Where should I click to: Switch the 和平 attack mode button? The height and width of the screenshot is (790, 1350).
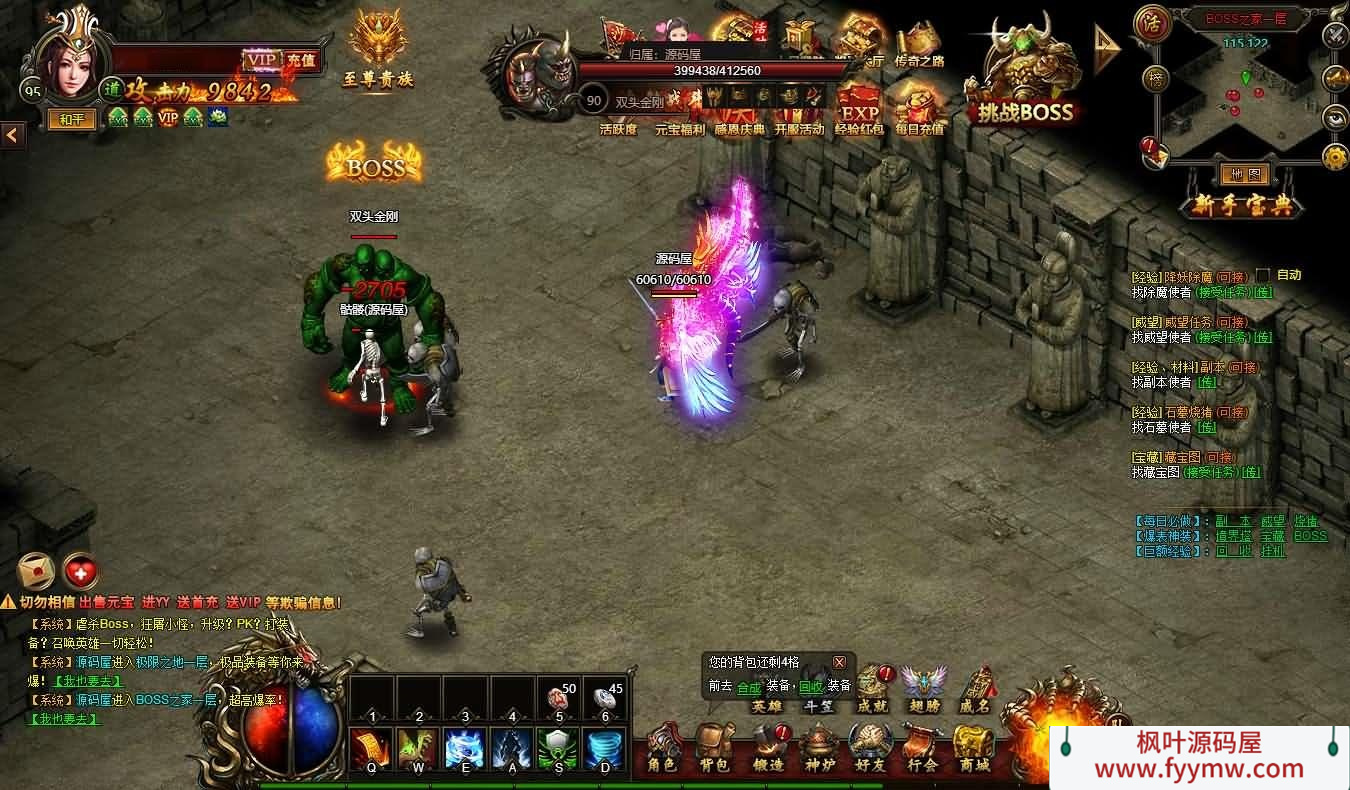click(71, 120)
